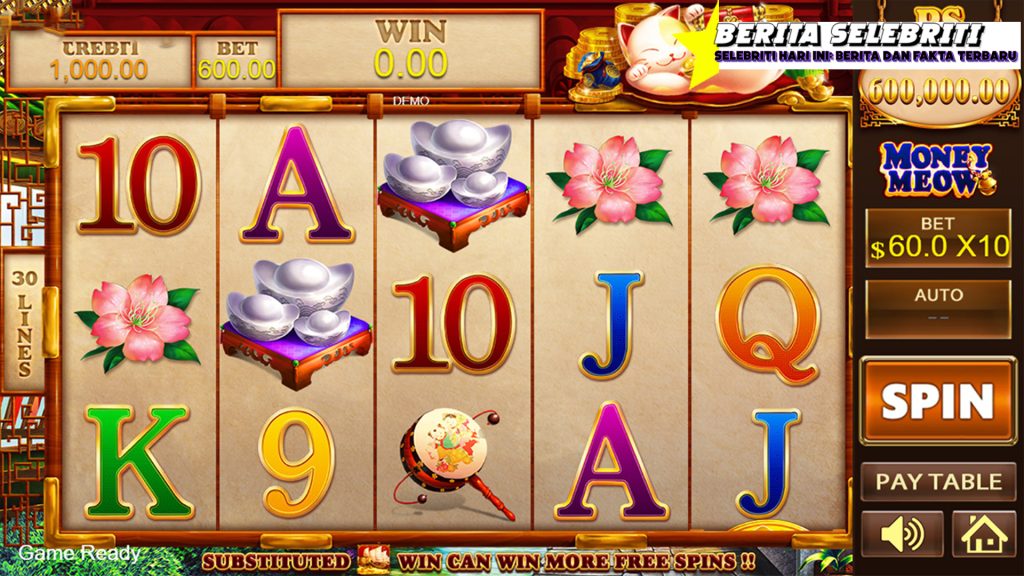Toggle the sound speaker button

(x=901, y=535)
